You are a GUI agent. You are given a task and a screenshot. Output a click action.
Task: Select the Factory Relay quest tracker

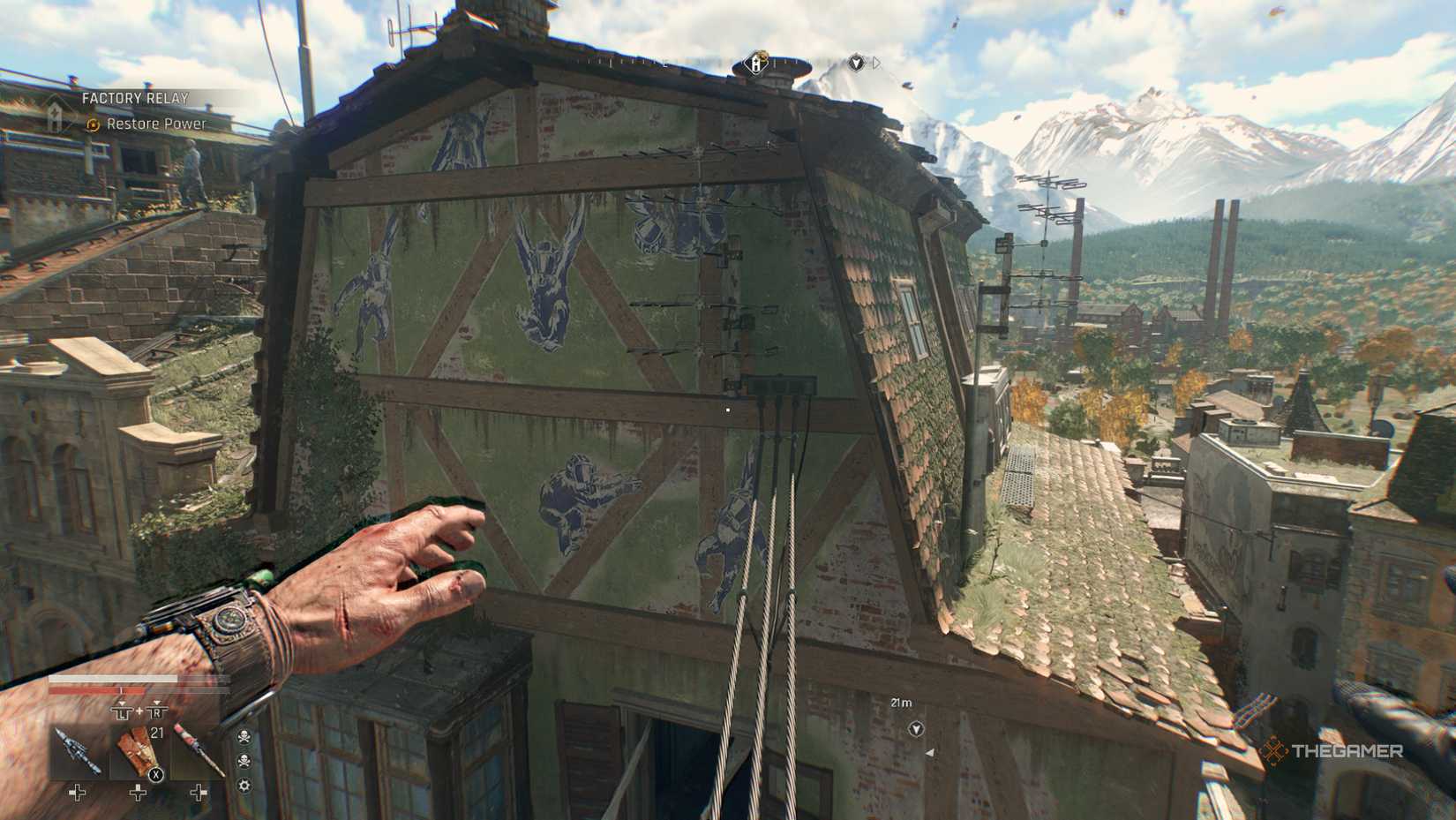pos(134,98)
